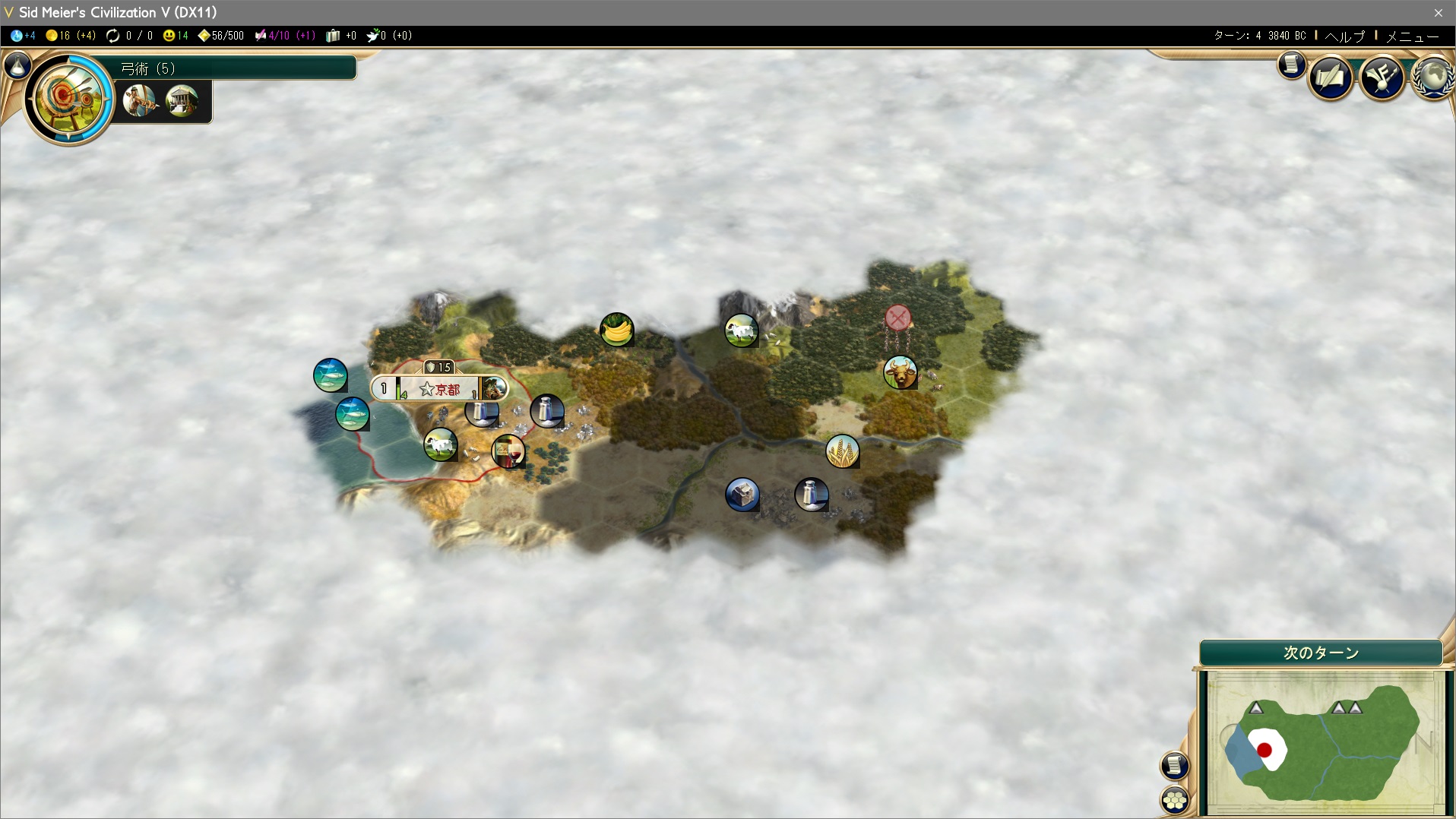Screen dimensions: 1456x819
Task: Click the 次のターン (Next Turn) button
Action: pyautogui.click(x=1321, y=653)
